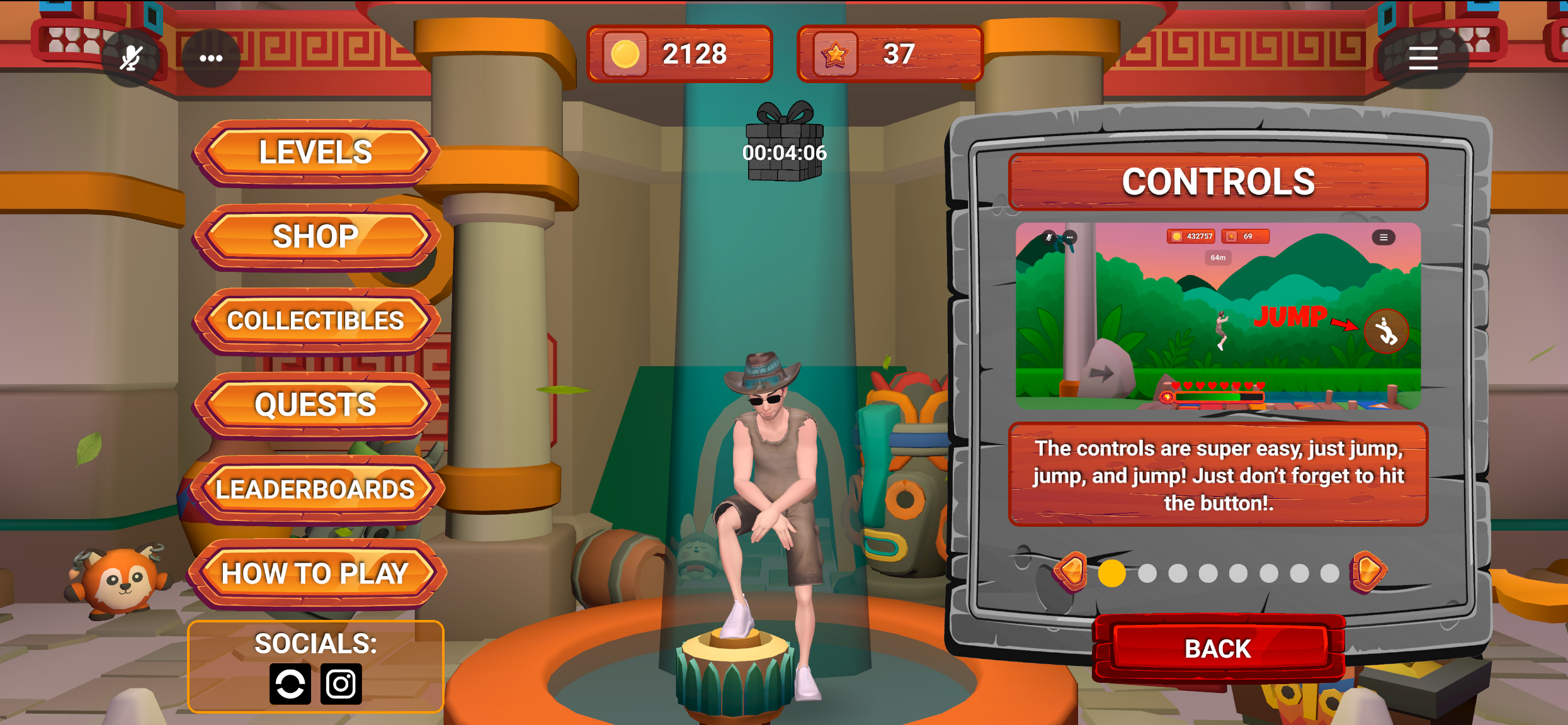Click the circular arrows social icon
The width and height of the screenshot is (1568, 725).
(x=290, y=683)
